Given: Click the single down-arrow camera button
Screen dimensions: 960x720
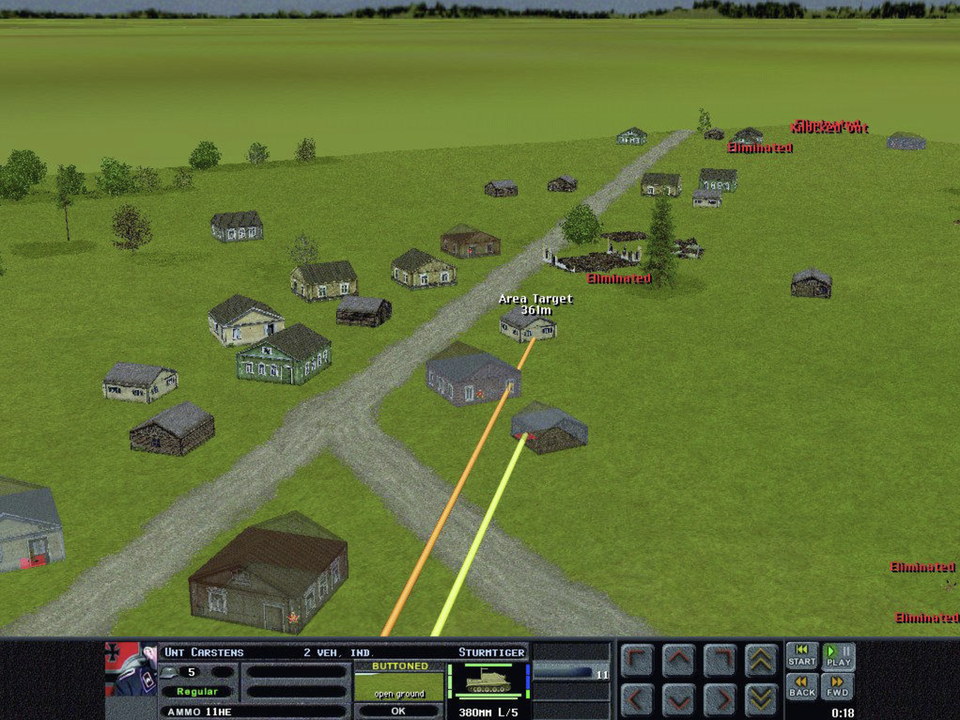Looking at the screenshot, I should [x=678, y=697].
